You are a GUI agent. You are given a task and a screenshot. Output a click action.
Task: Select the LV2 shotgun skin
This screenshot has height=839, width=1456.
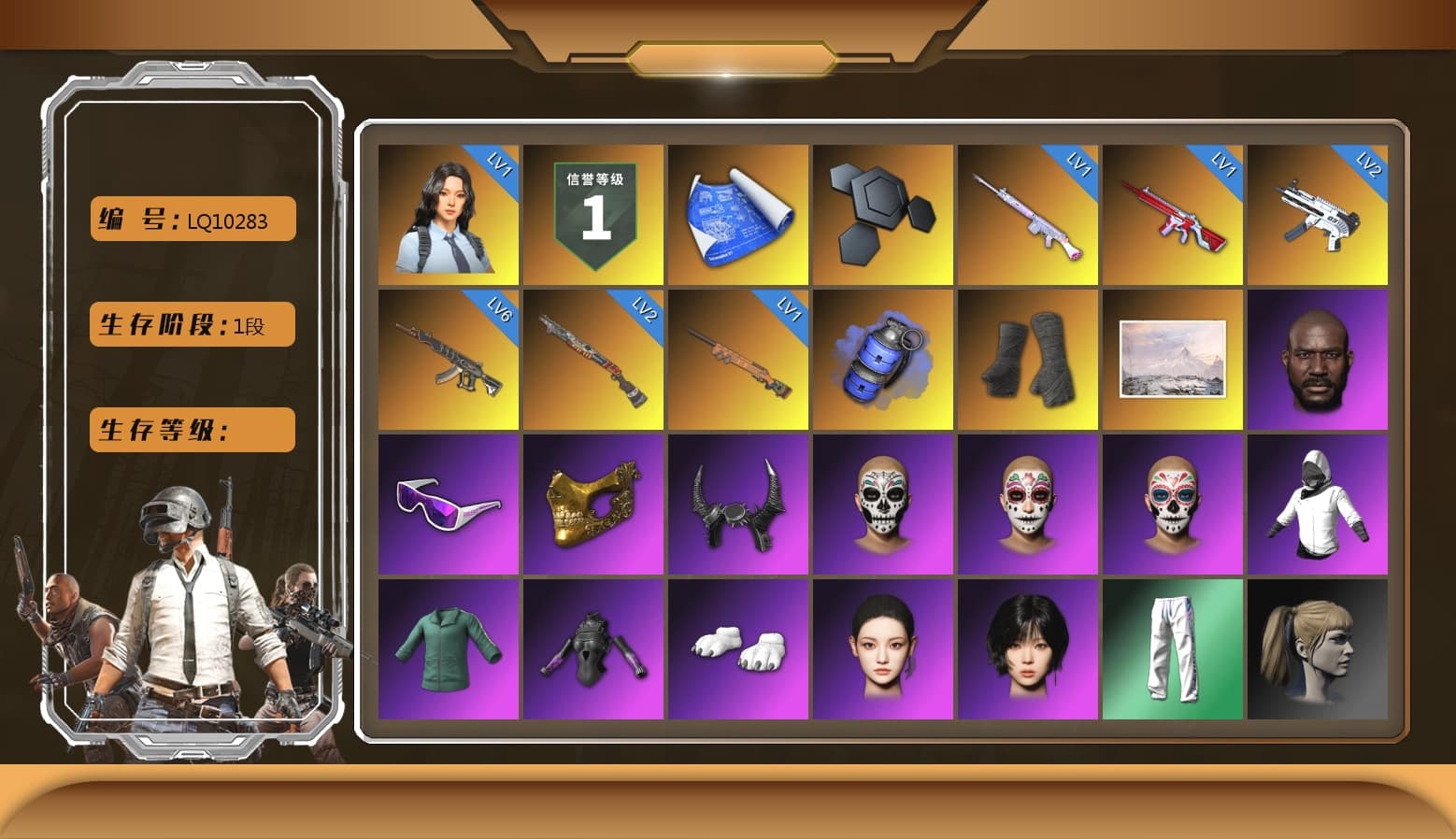(x=593, y=359)
